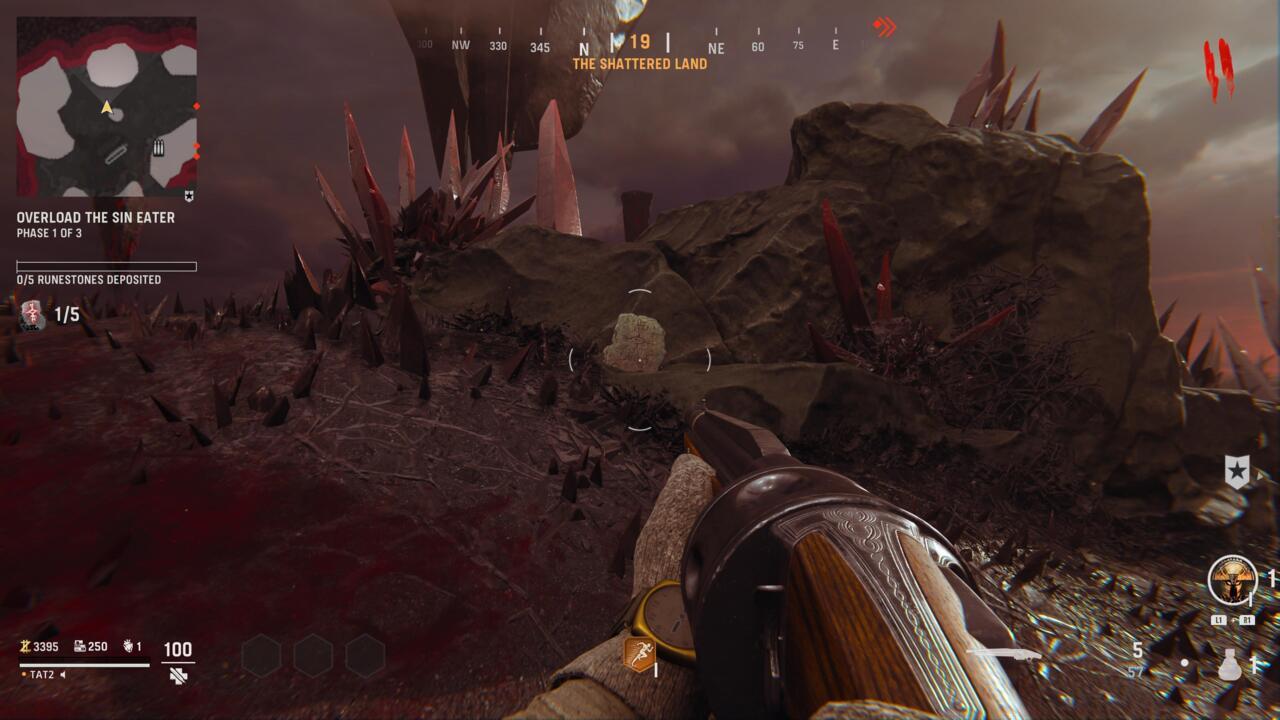Select the gold Essence currency icon

pos(26,647)
